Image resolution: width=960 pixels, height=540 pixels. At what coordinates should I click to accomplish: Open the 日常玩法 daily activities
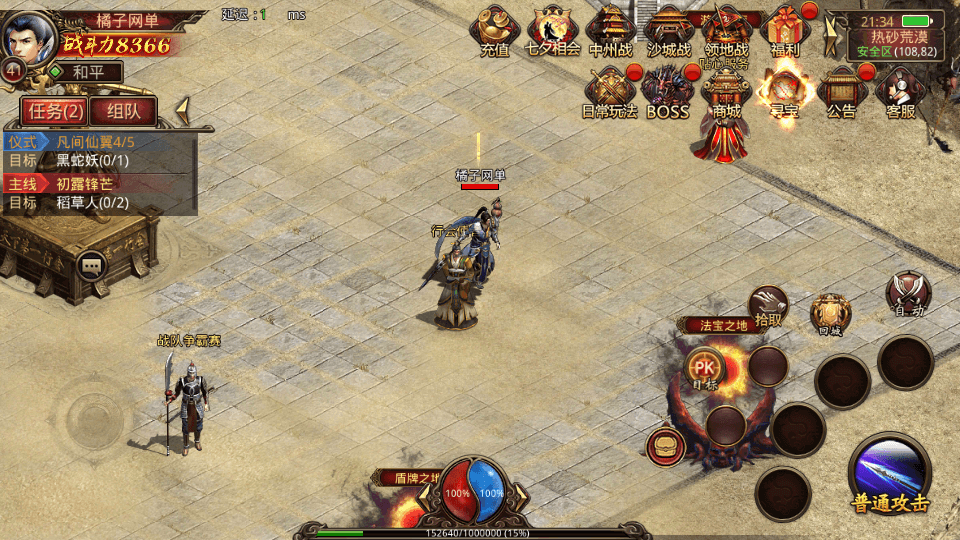click(x=610, y=92)
